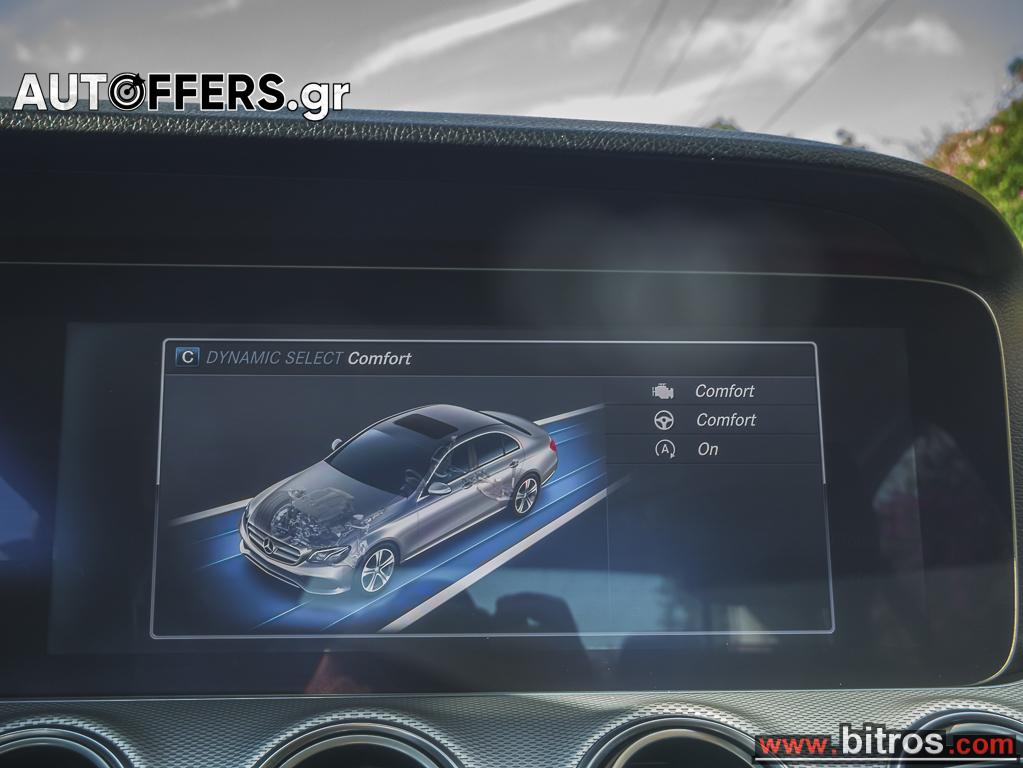
Task: Click the C mode icon beside DYNAMIC SELECT
Action: click(x=187, y=358)
